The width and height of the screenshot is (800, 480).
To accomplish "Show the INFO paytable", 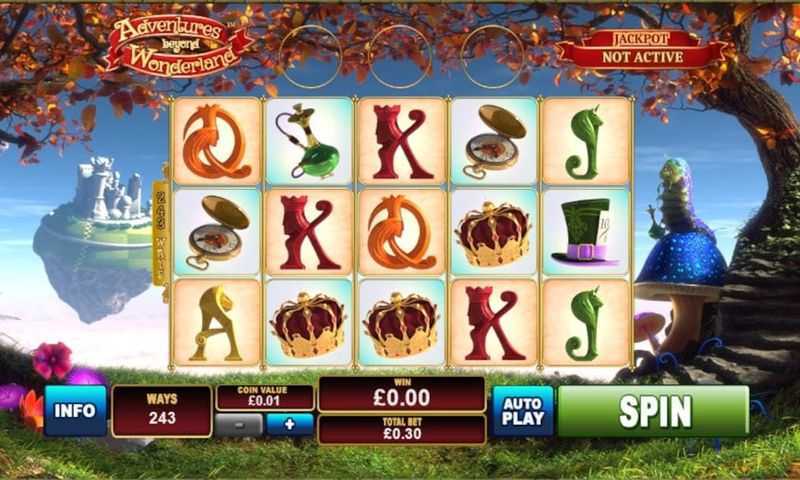I will point(75,410).
